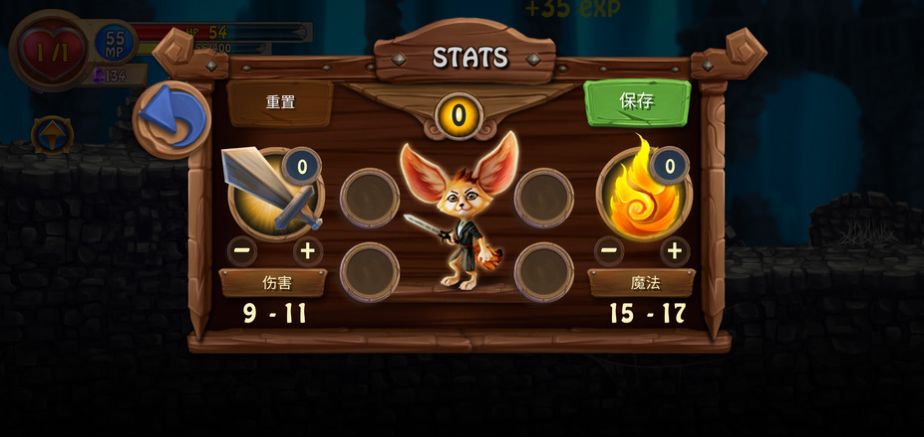924x437 pixels.
Task: Decrease fire magic with the minus button
Action: tap(610, 250)
